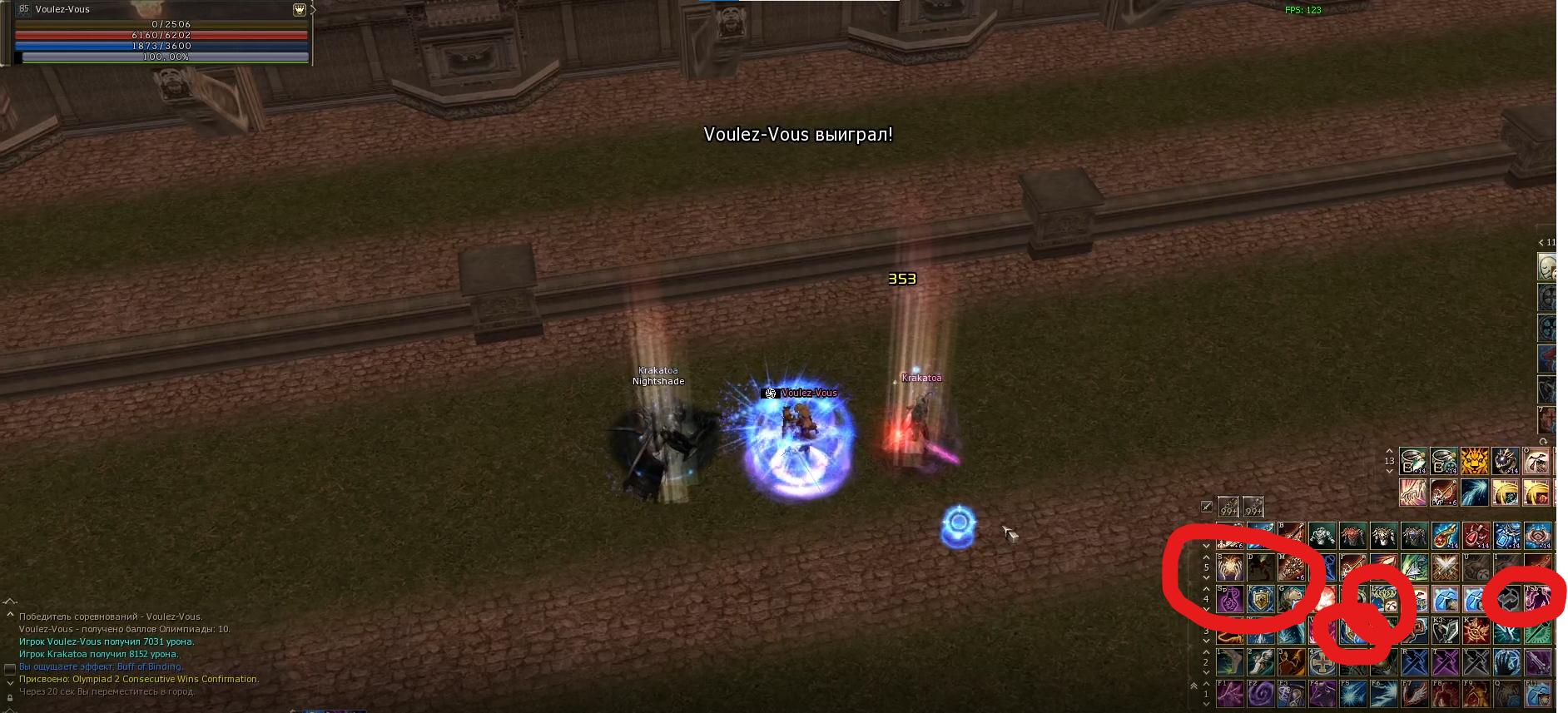1568x713 pixels.
Task: Toggle the slashed-sword checkbox beside the arrow bundles
Action: pos(1208,506)
